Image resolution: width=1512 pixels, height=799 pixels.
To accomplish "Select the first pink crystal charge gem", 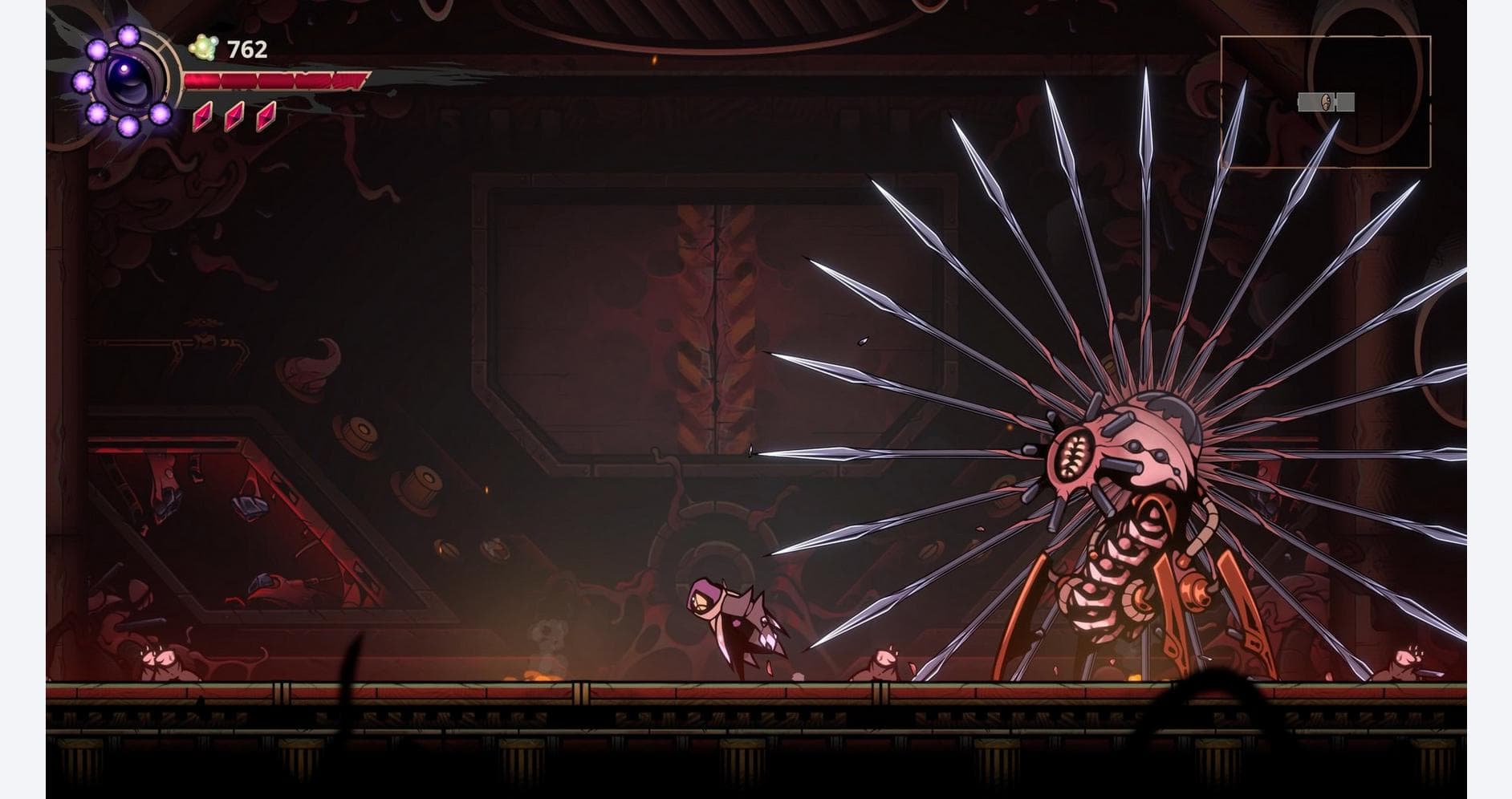I will pyautogui.click(x=204, y=119).
